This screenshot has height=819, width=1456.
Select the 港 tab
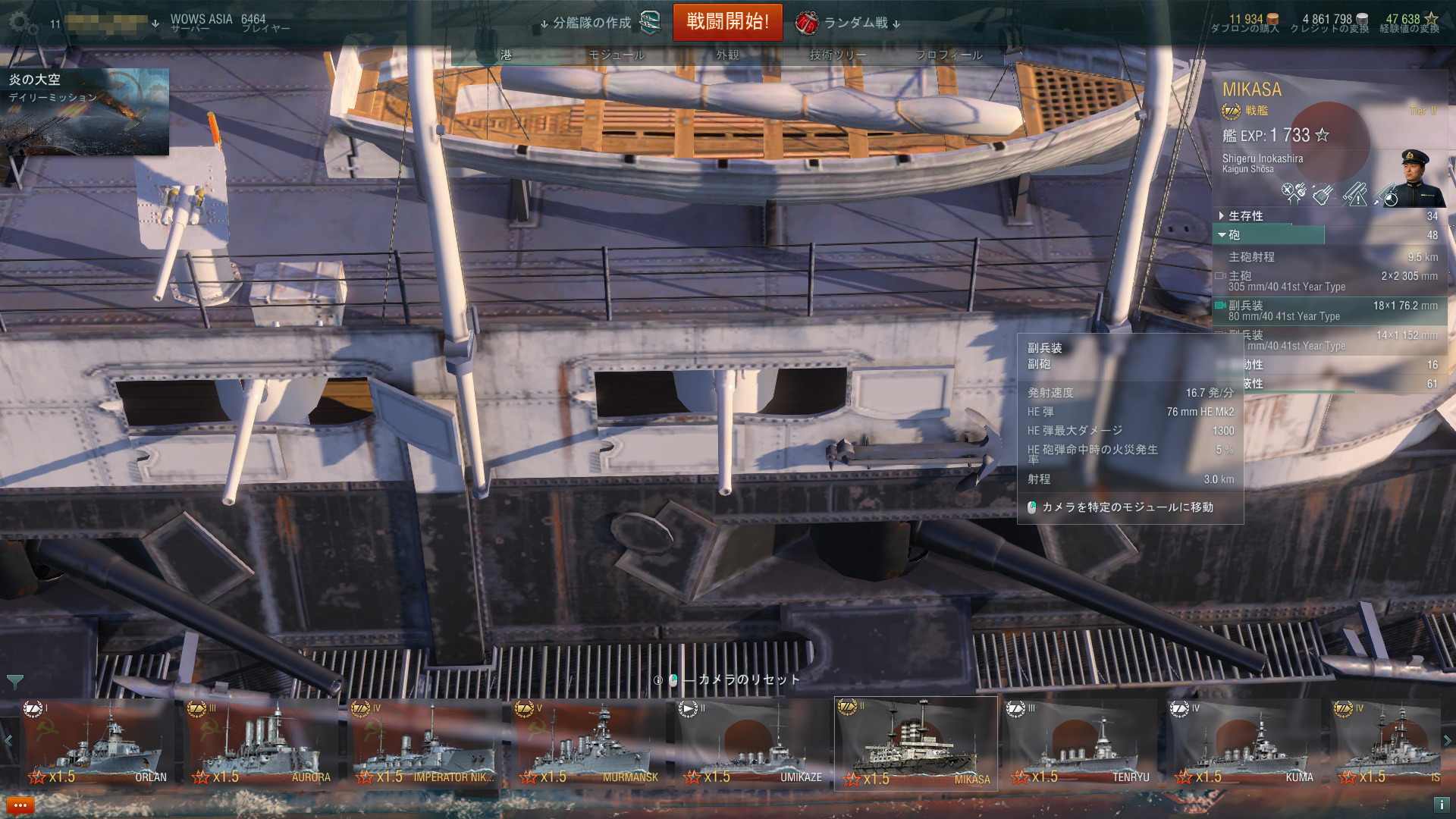click(506, 55)
